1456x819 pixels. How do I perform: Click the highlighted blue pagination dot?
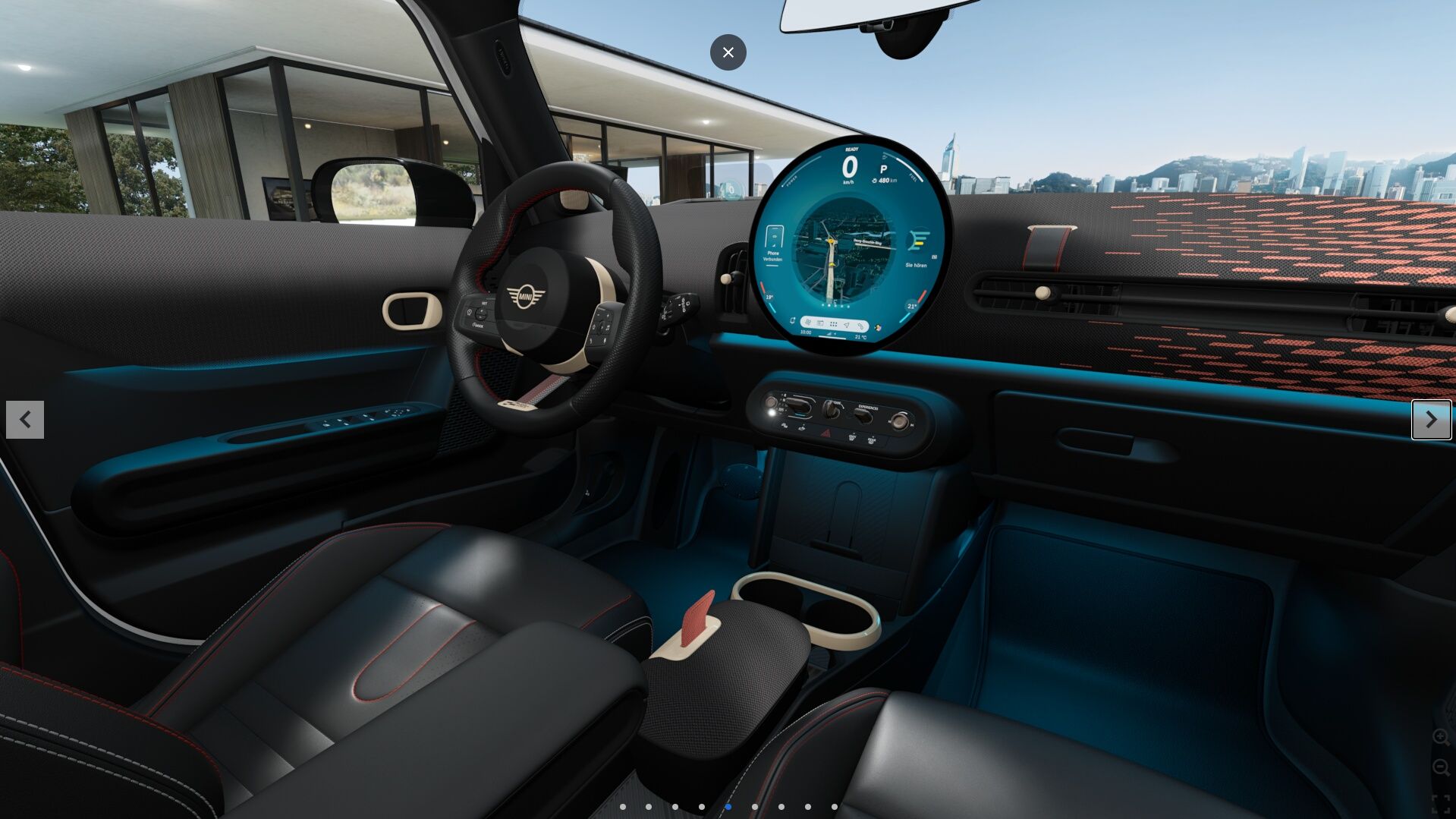[728, 807]
